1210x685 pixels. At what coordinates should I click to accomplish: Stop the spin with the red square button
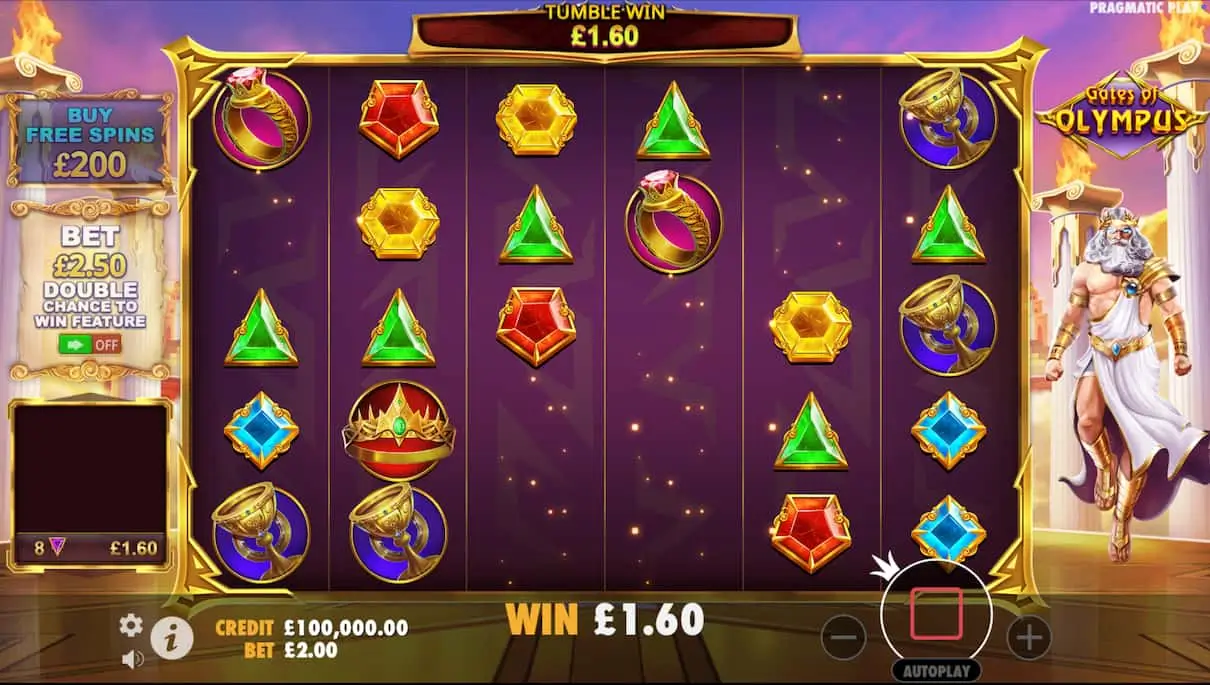[936, 614]
